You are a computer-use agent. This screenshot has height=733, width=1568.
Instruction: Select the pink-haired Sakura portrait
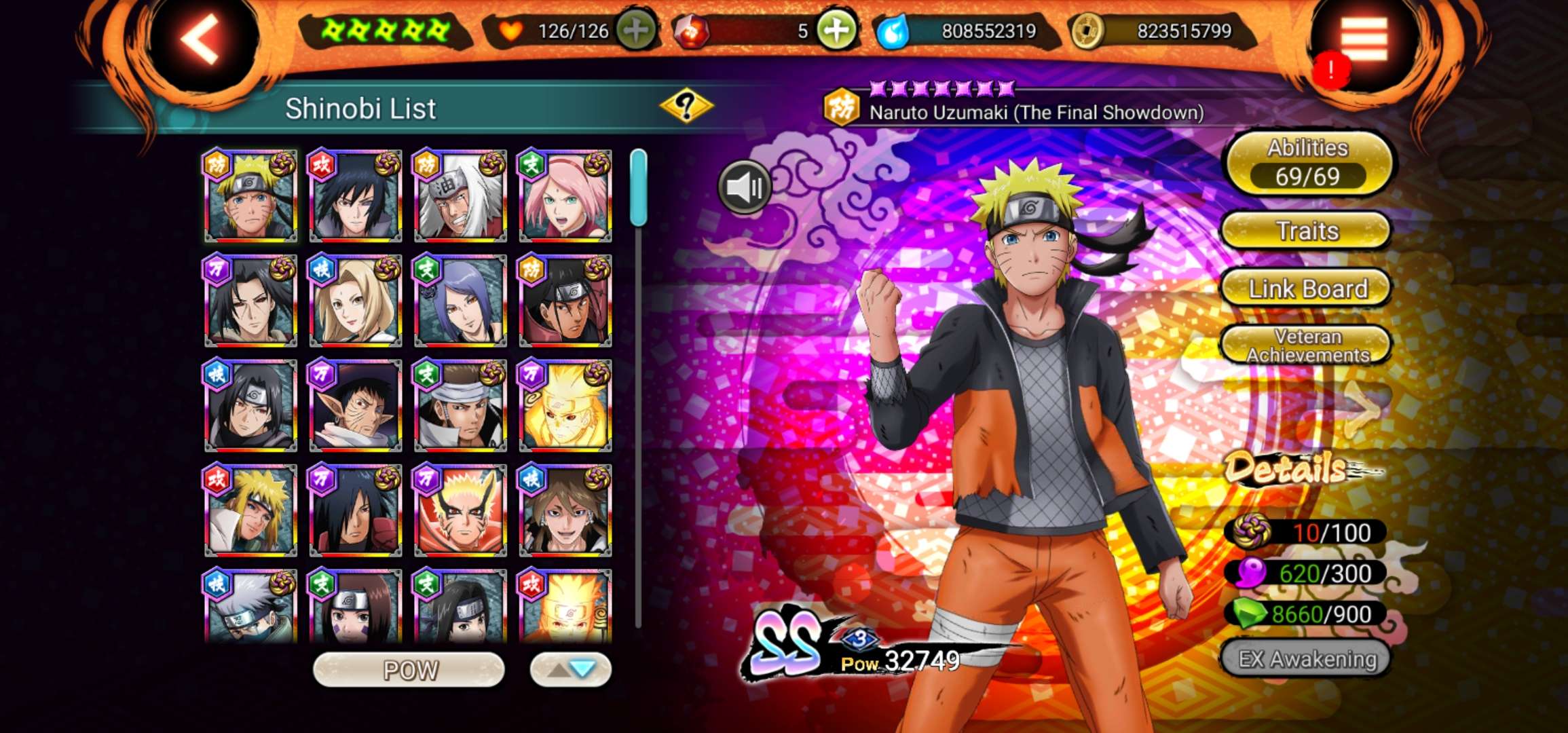565,197
